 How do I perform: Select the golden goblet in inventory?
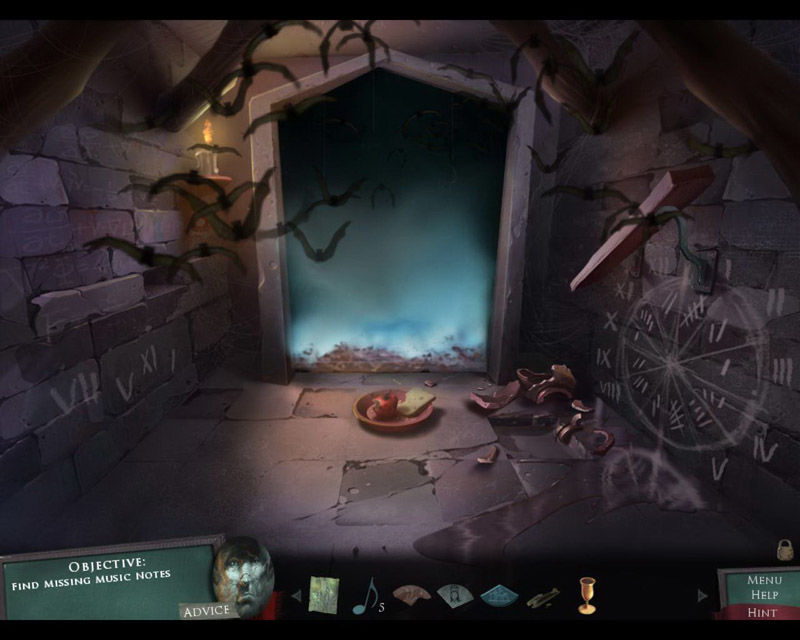587,595
